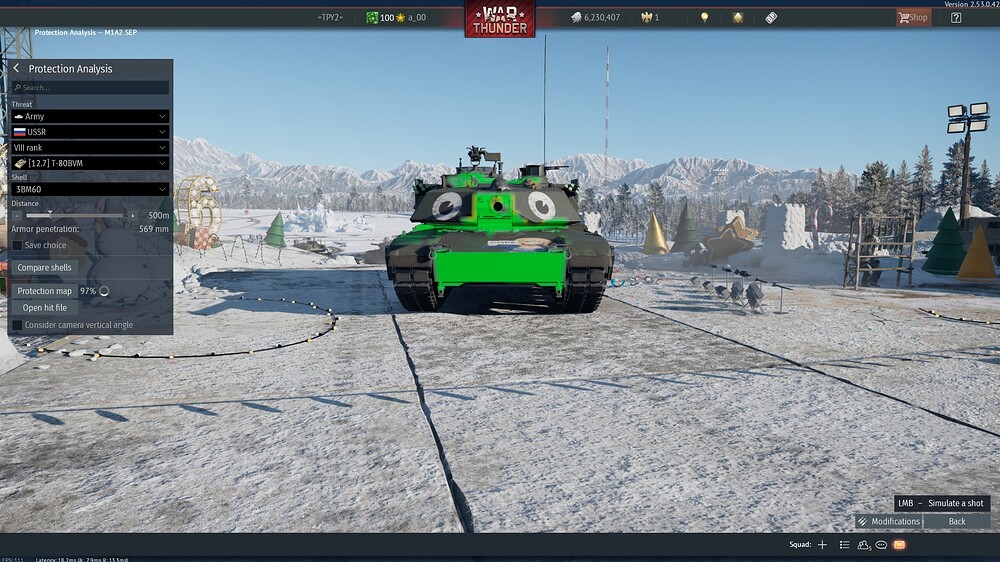Click the threat search field
The width and height of the screenshot is (1000, 562).
(90, 88)
